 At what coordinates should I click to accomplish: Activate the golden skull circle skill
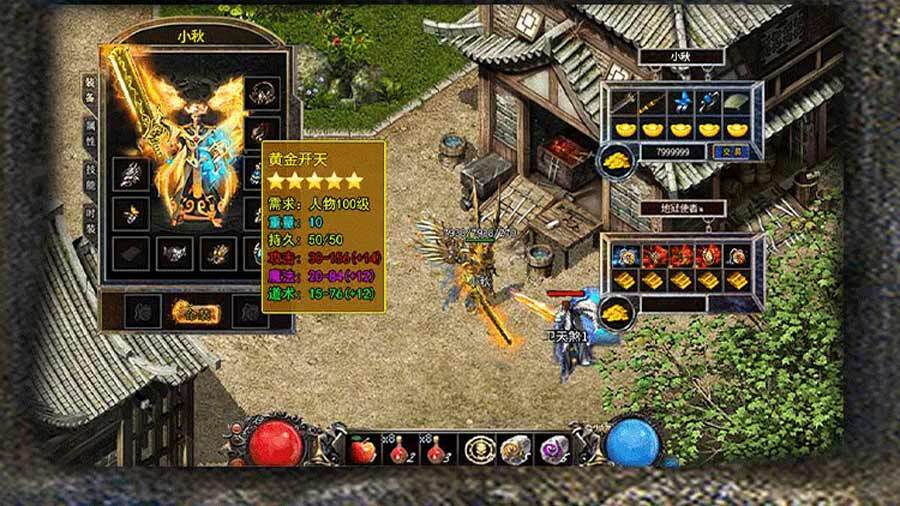478,449
